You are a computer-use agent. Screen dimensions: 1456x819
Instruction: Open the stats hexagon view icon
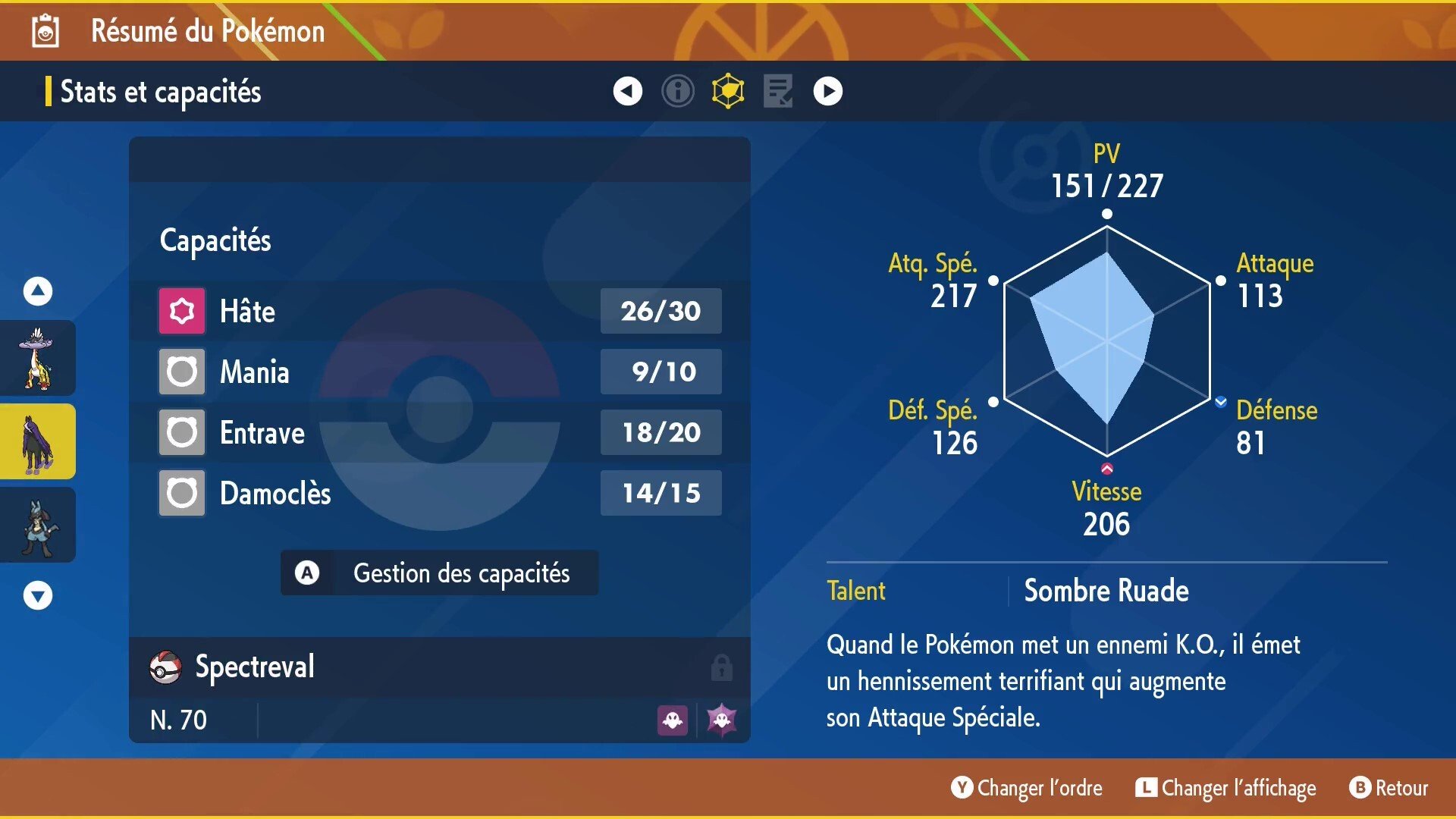coord(727,90)
